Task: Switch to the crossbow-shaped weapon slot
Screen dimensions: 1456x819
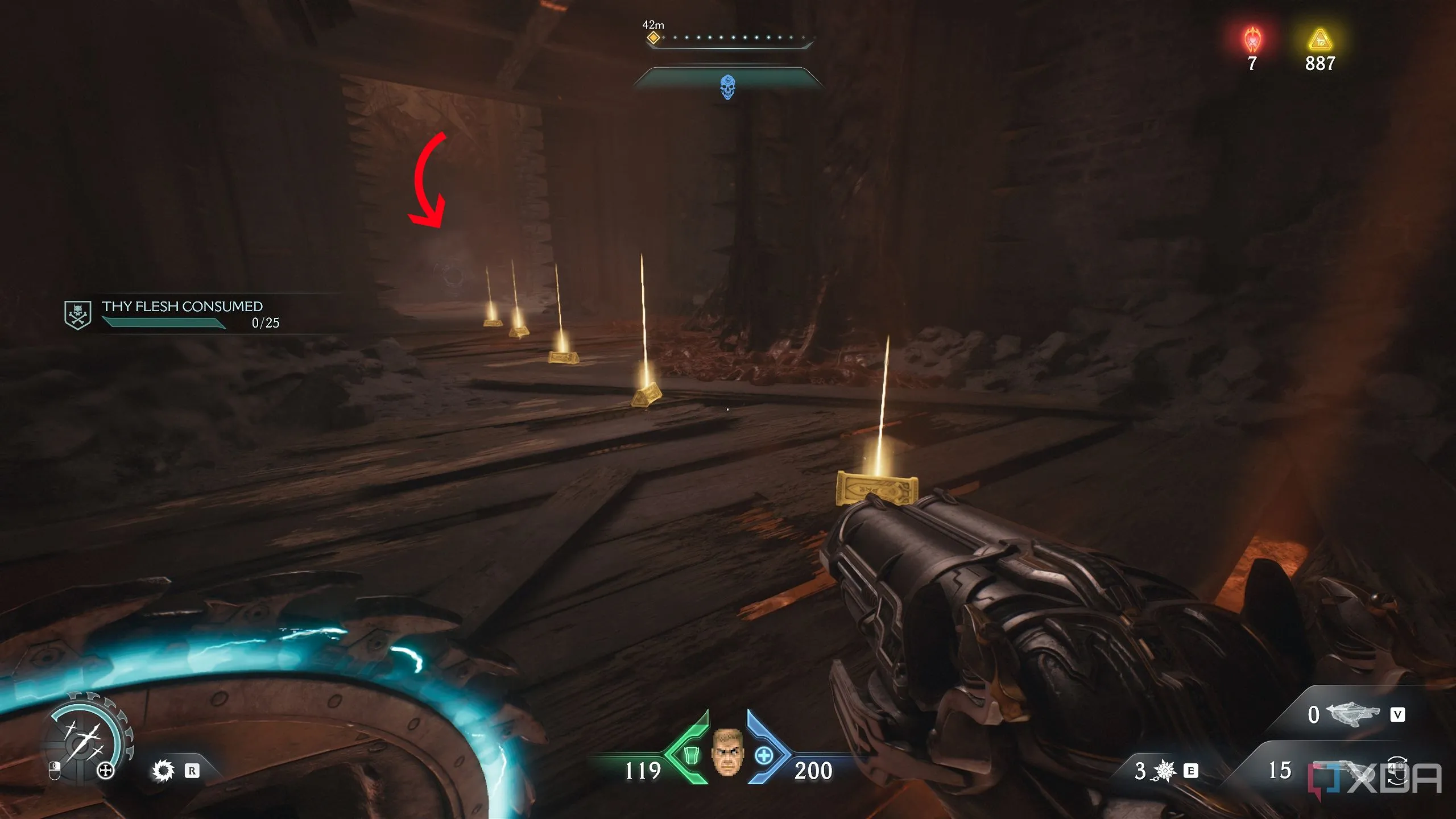Action: click(1352, 714)
